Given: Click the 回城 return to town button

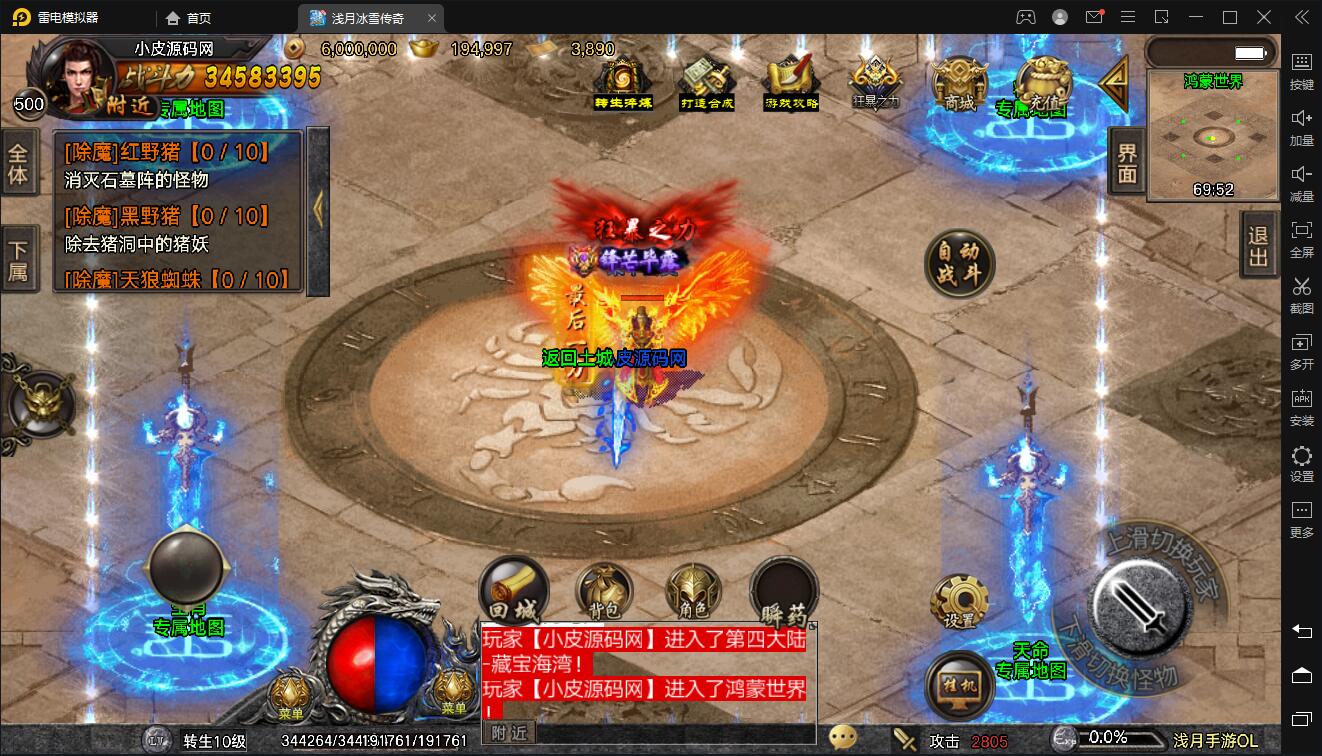Looking at the screenshot, I should pos(513,590).
